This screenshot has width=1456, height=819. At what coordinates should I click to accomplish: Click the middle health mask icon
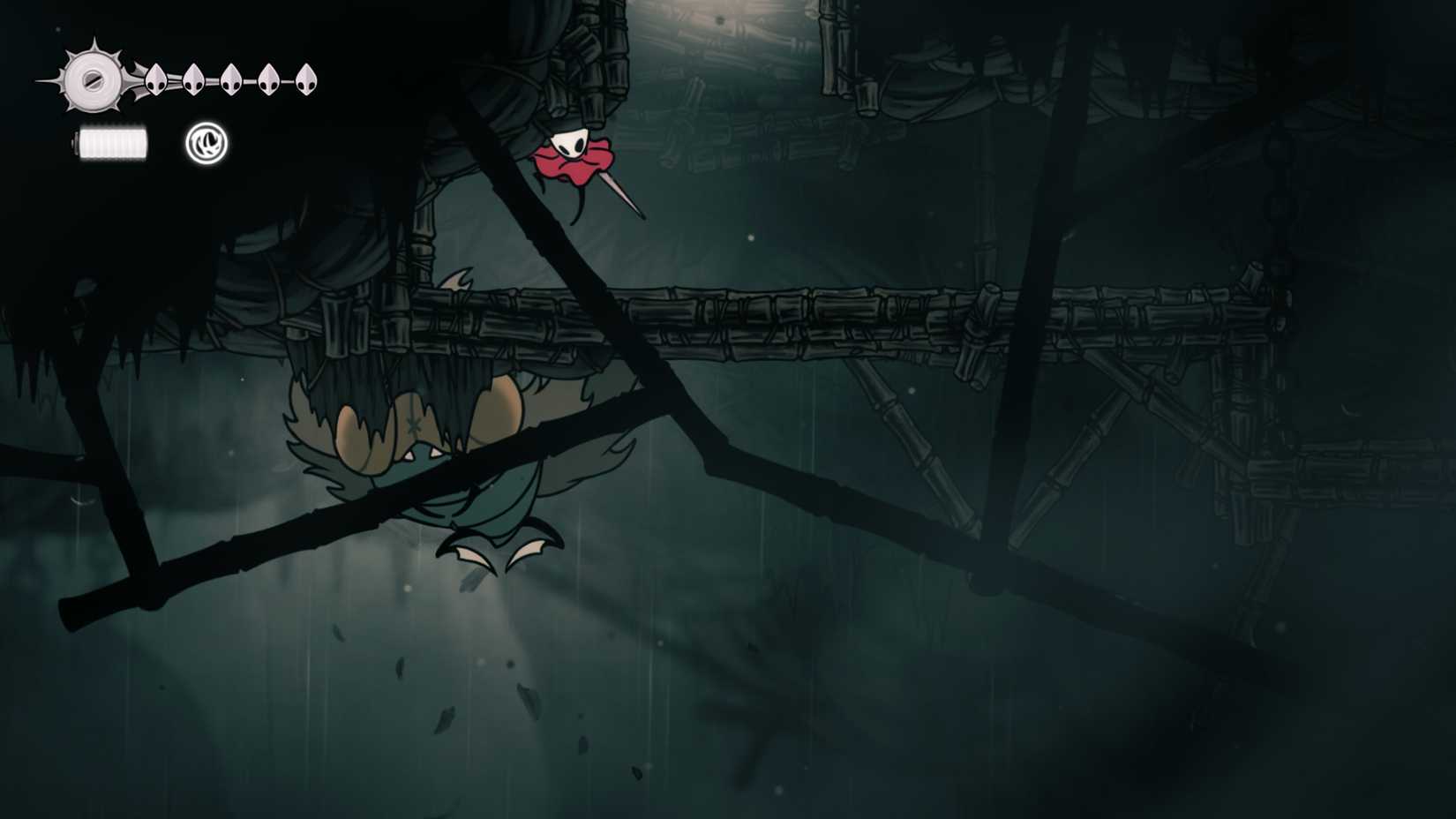point(231,81)
